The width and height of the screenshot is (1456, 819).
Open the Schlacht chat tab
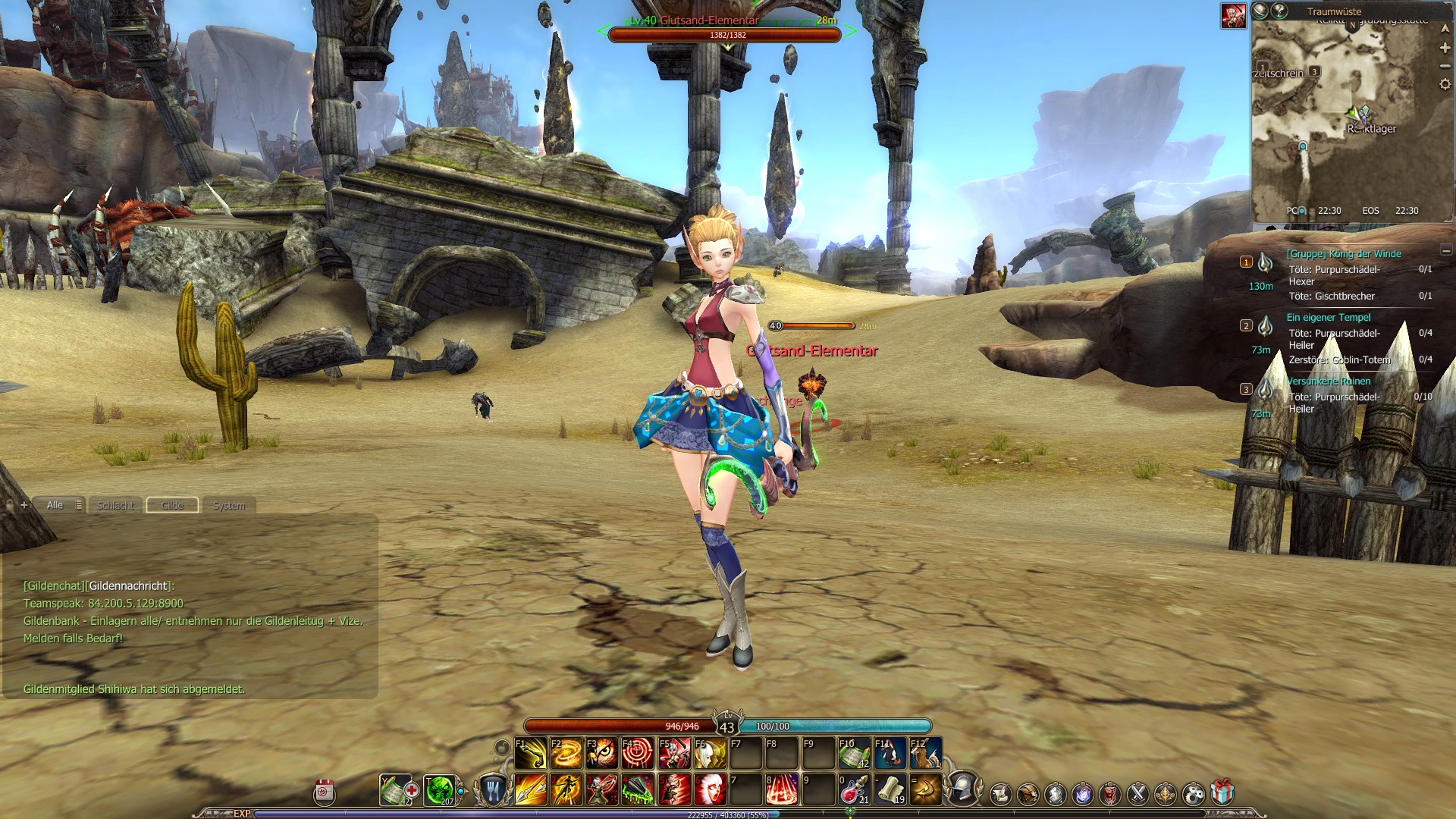pyautogui.click(x=115, y=506)
